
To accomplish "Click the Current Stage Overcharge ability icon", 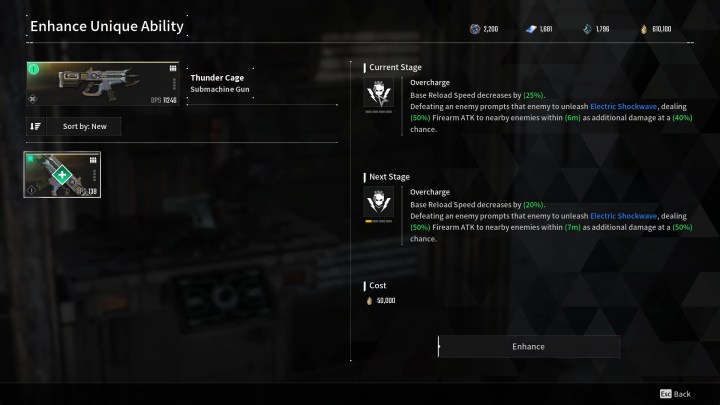I will [x=379, y=94].
